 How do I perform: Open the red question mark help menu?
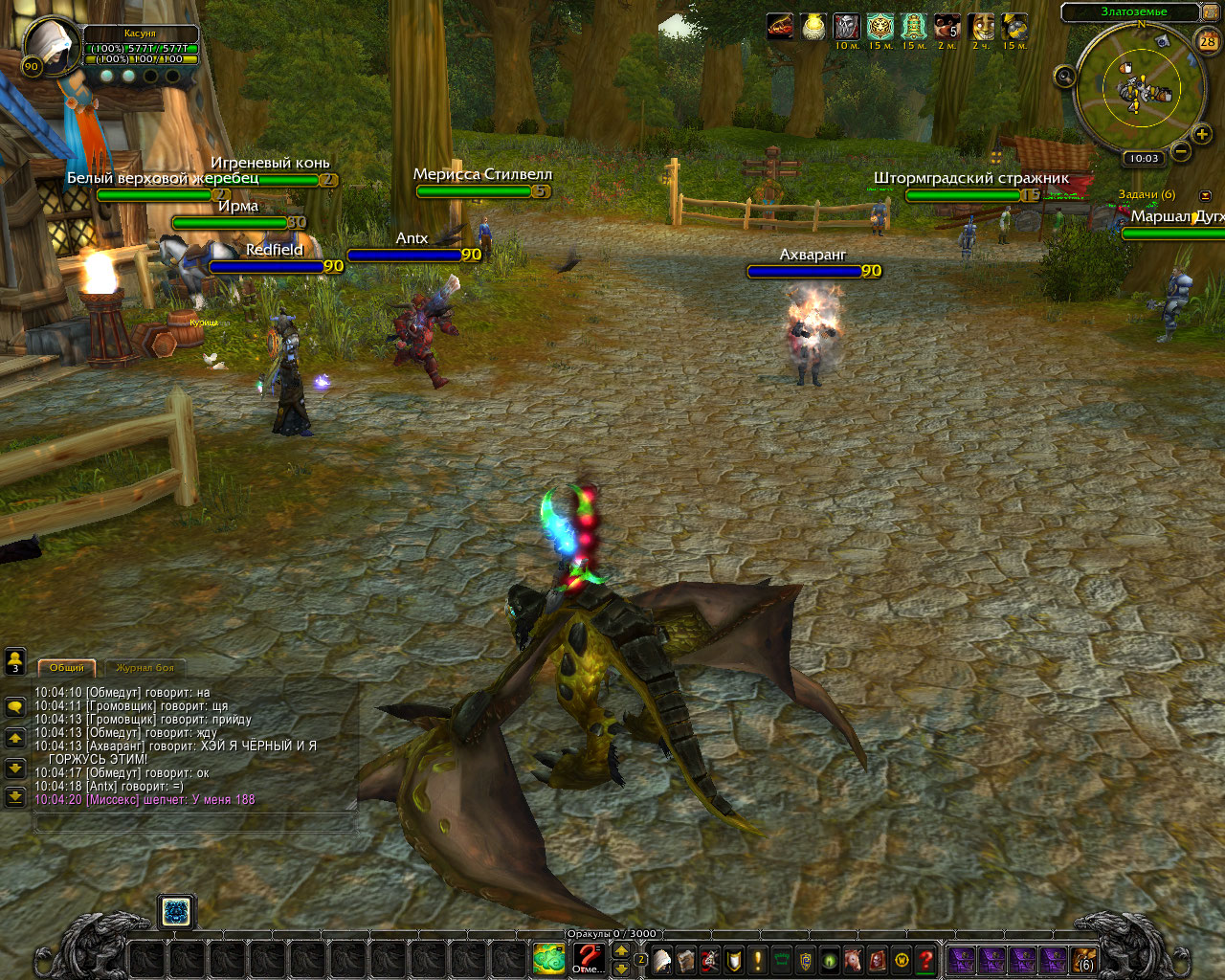924,960
